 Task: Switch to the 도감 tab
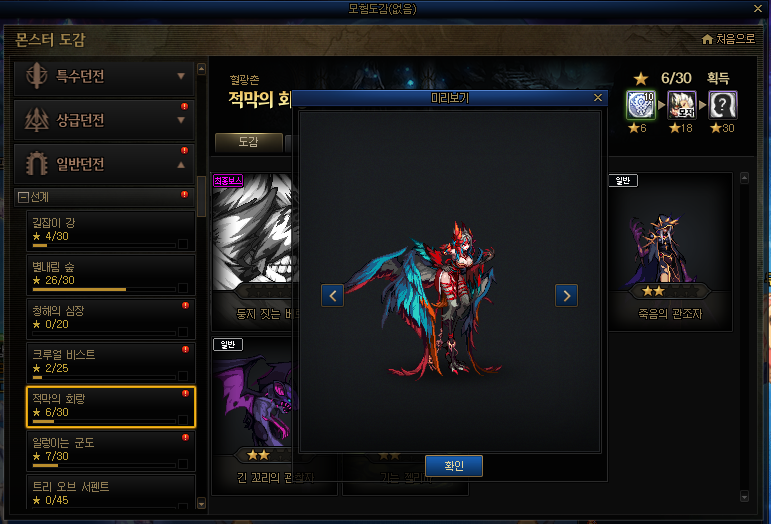tap(248, 142)
